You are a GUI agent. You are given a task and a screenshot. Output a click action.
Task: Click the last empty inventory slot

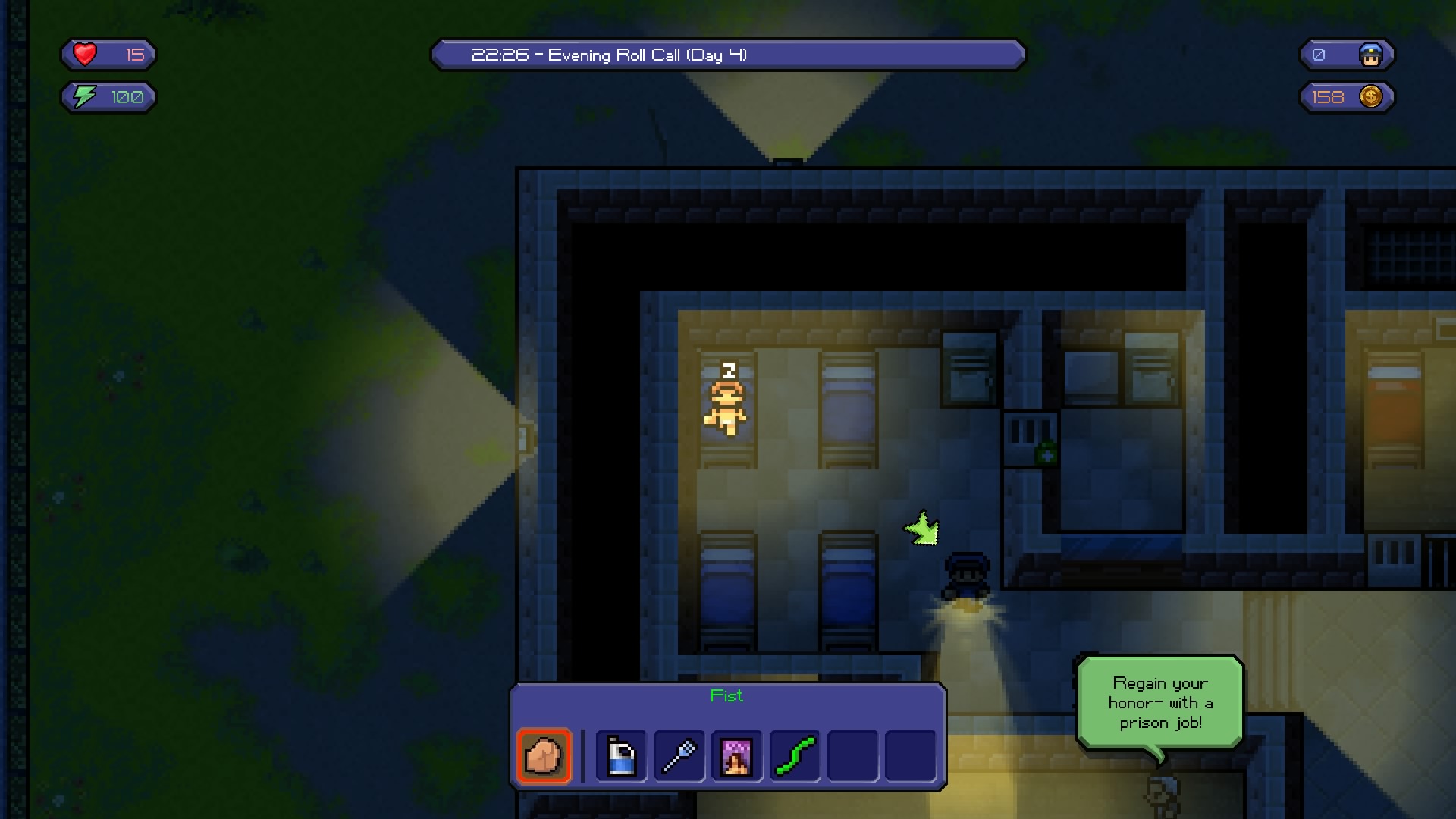click(908, 756)
